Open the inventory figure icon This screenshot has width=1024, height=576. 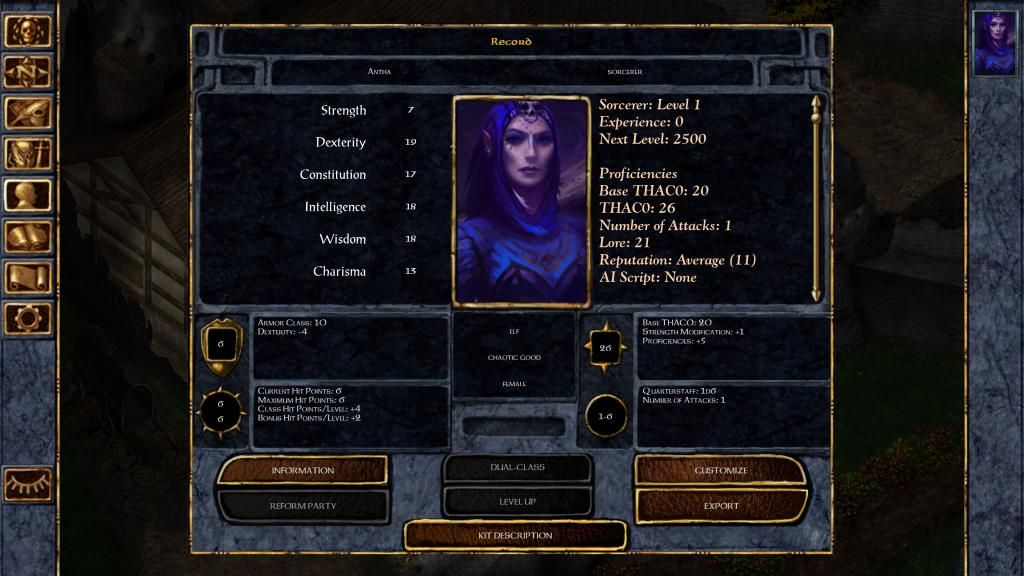(28, 154)
